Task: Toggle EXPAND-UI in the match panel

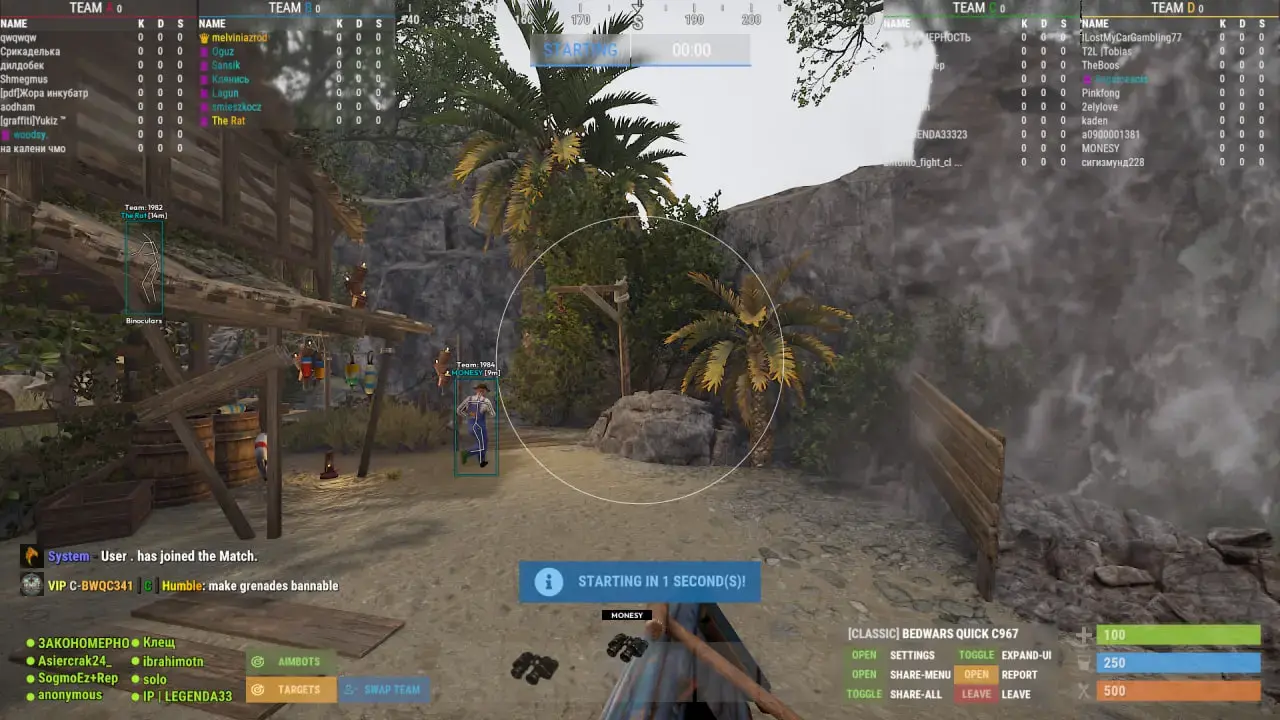Action: pos(976,655)
